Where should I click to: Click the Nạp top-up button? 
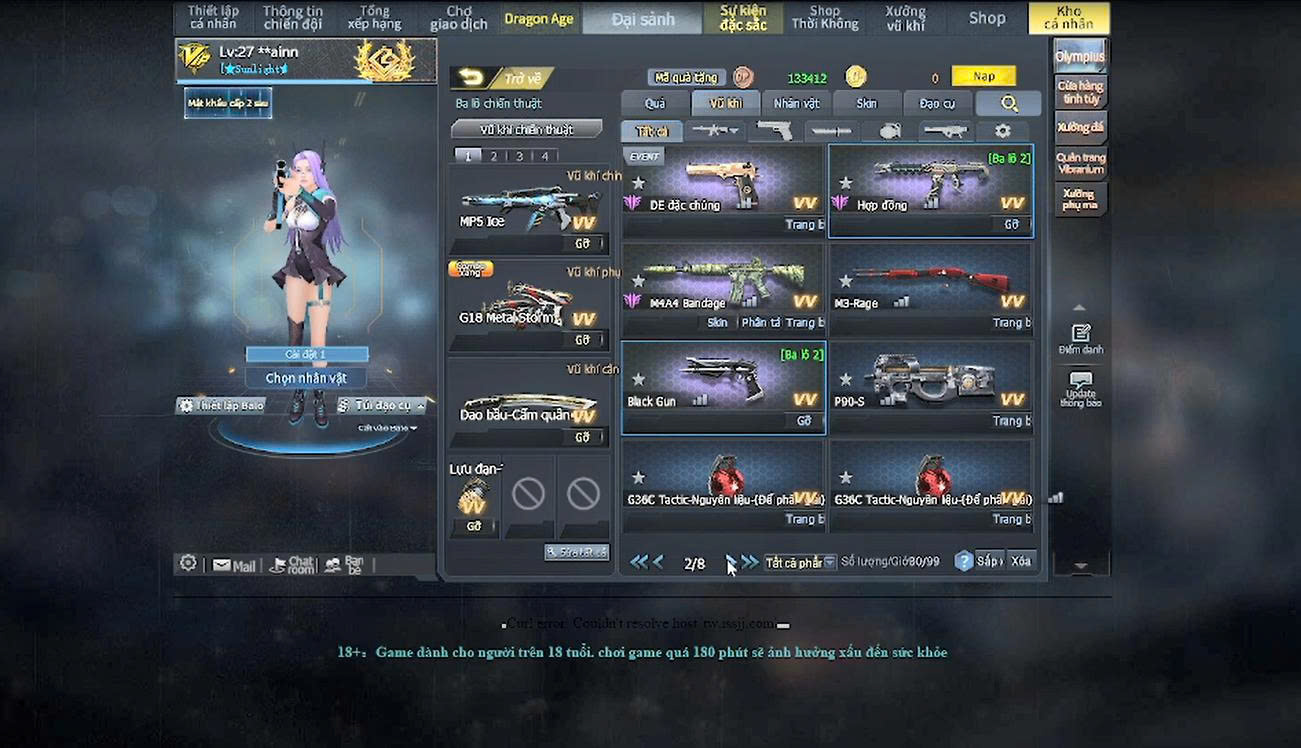pos(983,76)
